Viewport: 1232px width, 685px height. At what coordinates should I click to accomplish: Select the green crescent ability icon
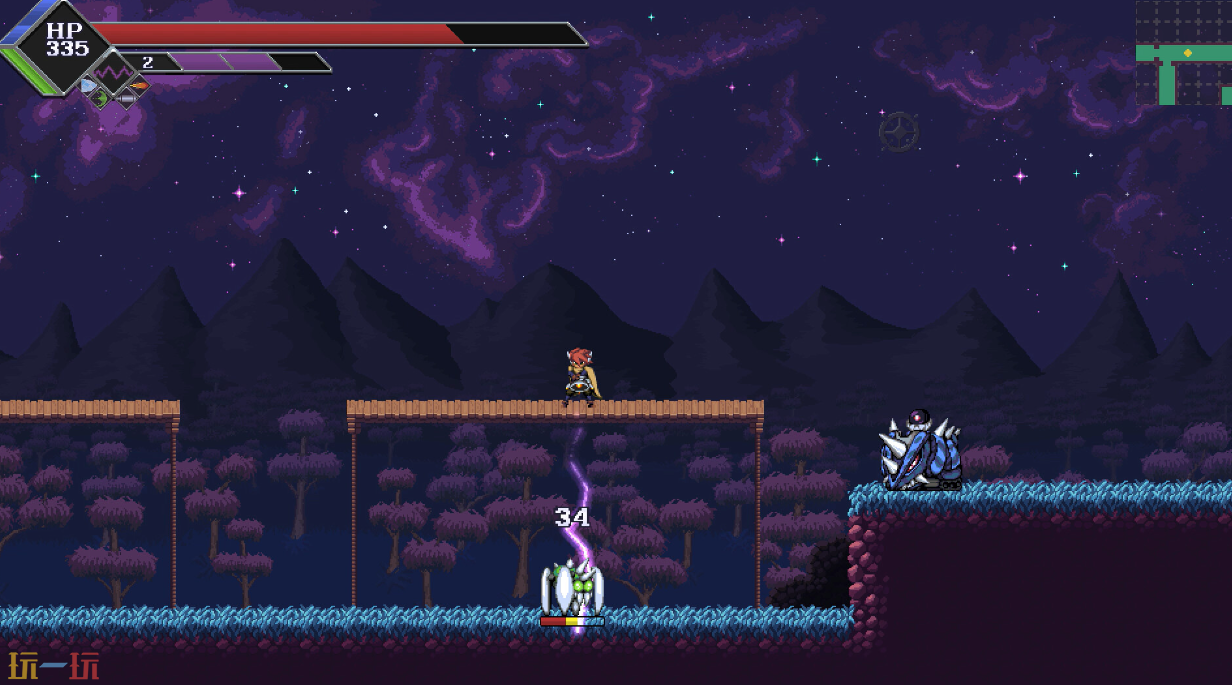(101, 98)
